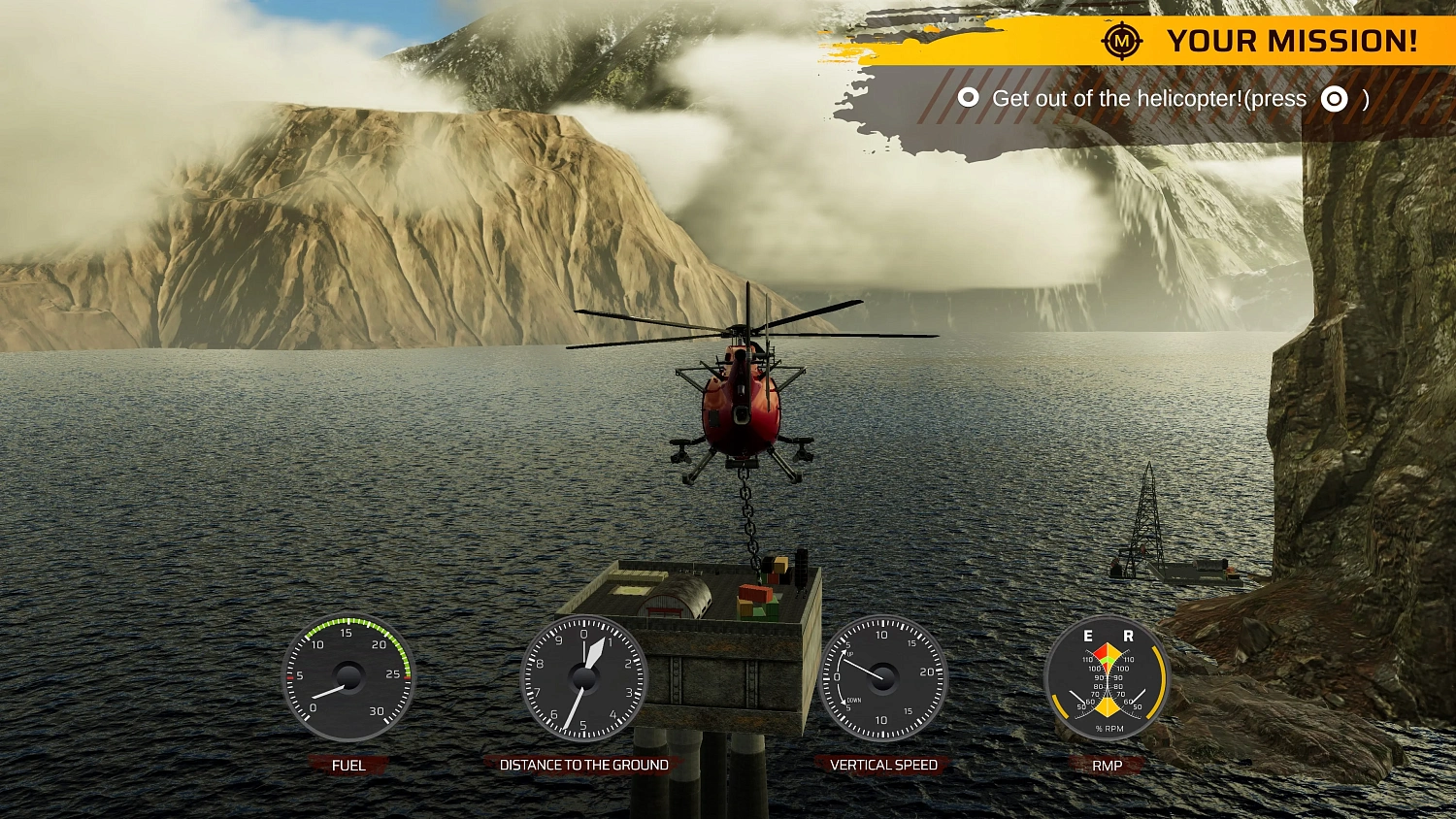Image resolution: width=1456 pixels, height=819 pixels.
Task: Click the DISTANCE TO THE GROUND label
Action: [584, 765]
